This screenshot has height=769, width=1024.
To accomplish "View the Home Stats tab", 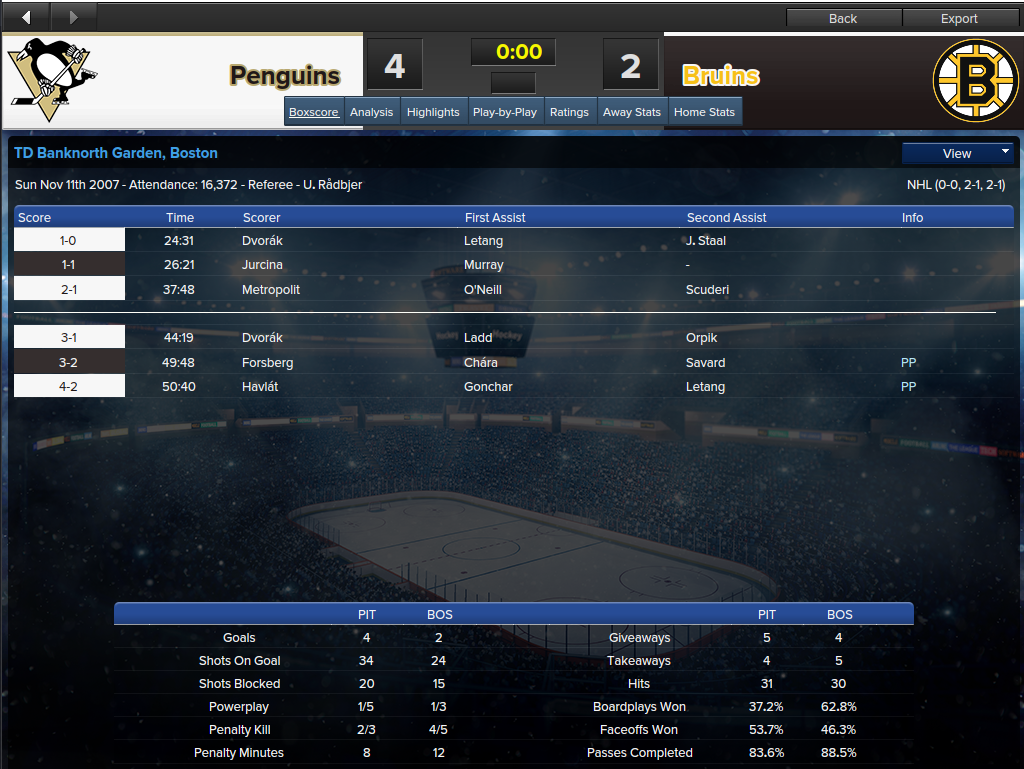I will point(704,112).
